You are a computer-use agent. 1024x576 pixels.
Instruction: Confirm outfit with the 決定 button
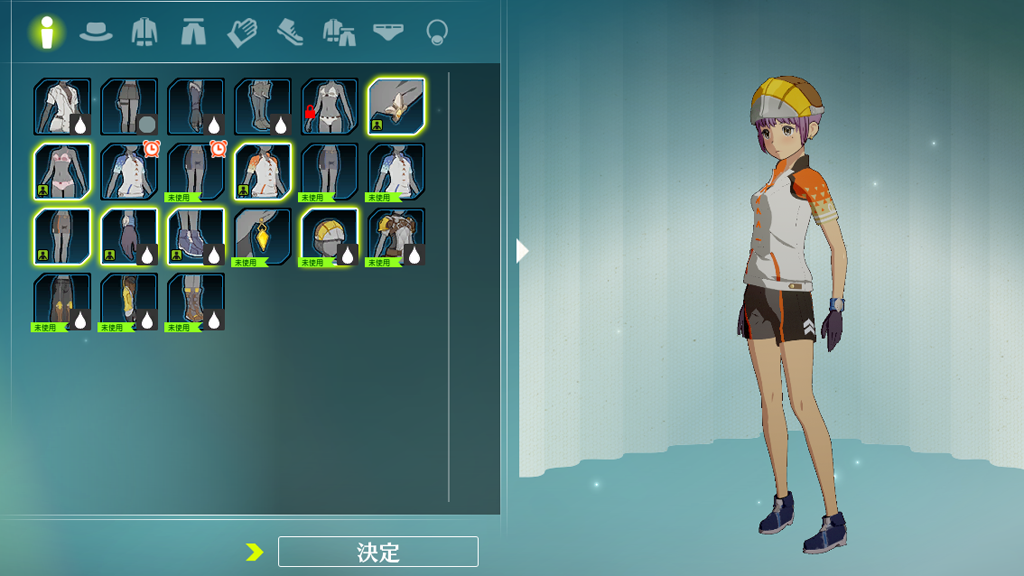tap(378, 551)
